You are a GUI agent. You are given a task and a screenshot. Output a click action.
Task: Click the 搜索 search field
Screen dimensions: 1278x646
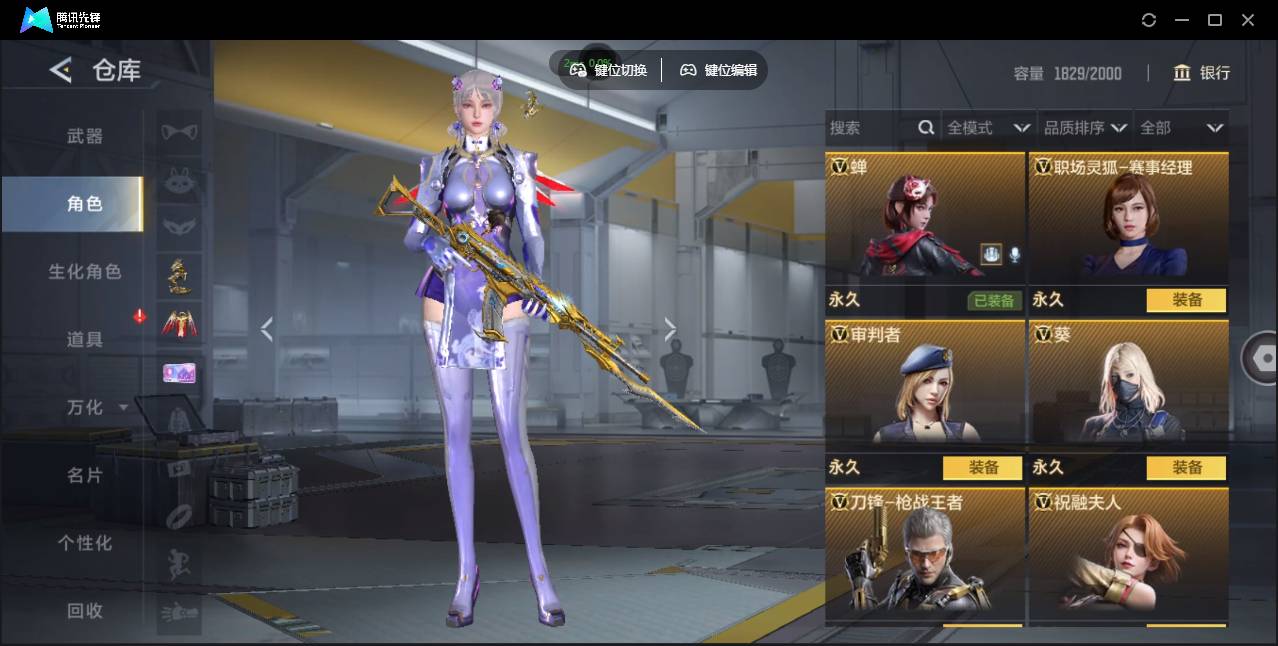[870, 128]
